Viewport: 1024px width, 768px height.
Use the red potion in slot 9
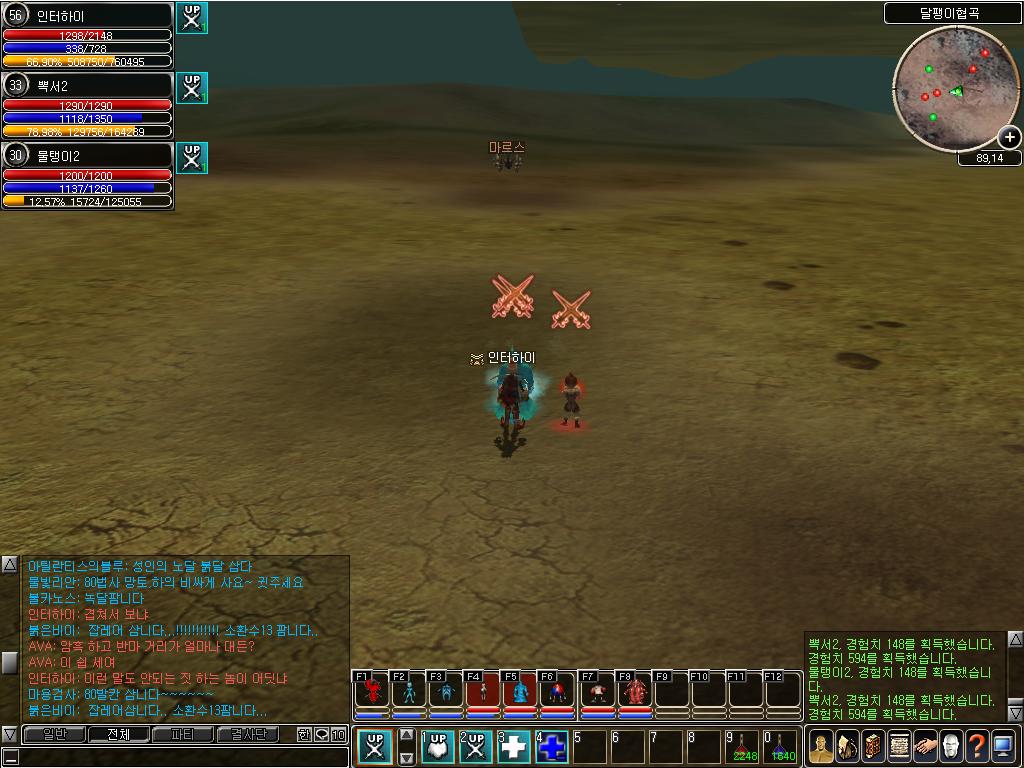[742, 747]
